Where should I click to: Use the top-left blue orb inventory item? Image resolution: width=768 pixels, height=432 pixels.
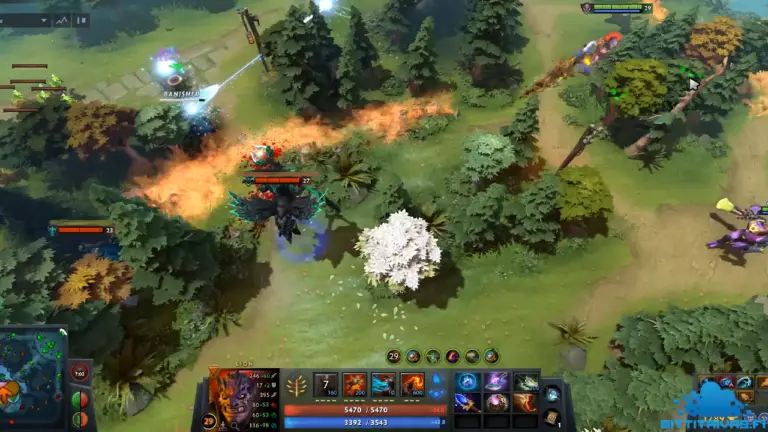click(x=467, y=381)
